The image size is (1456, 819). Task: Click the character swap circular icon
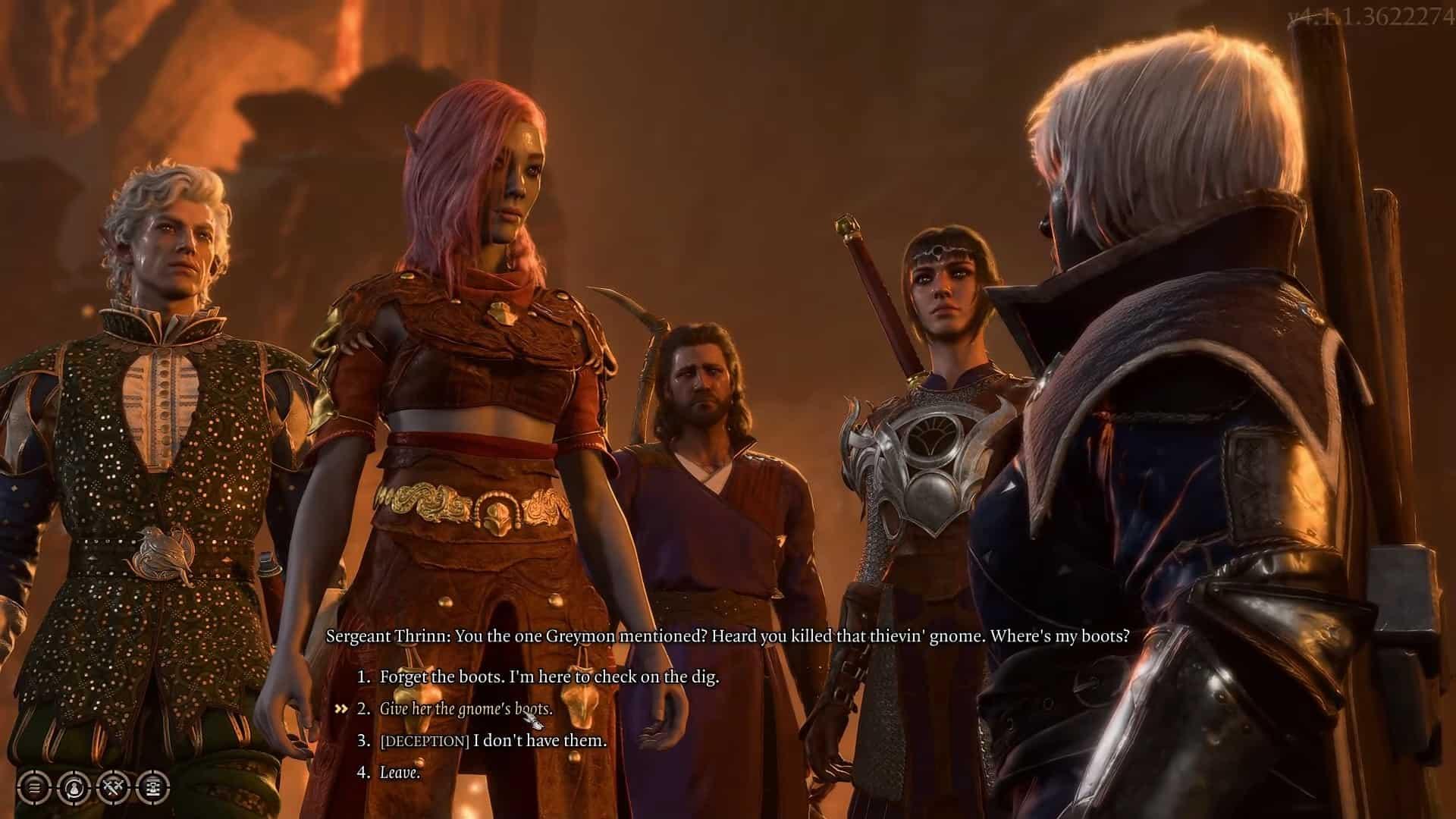coord(74,787)
